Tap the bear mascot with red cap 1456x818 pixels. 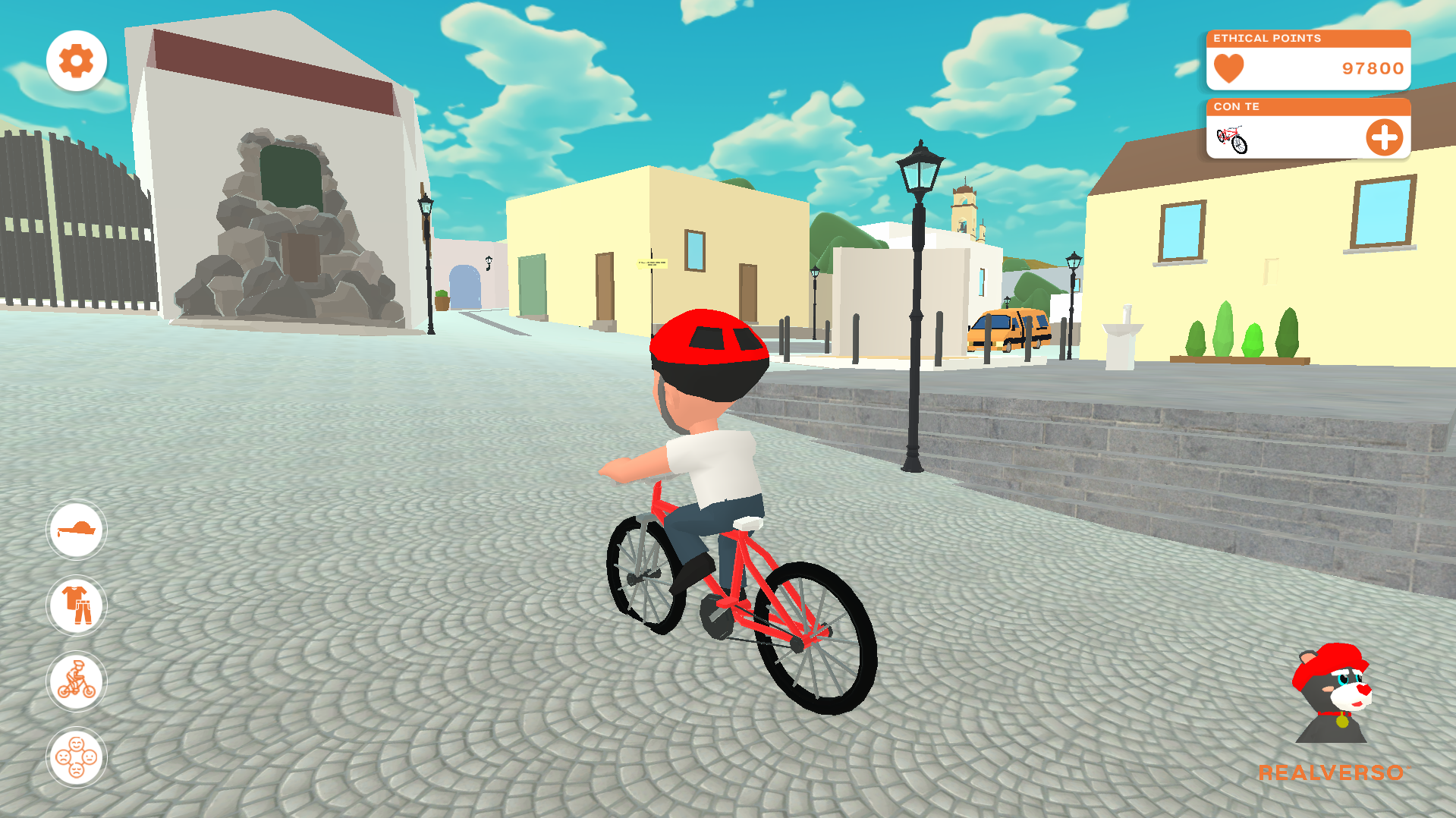pyautogui.click(x=1333, y=694)
